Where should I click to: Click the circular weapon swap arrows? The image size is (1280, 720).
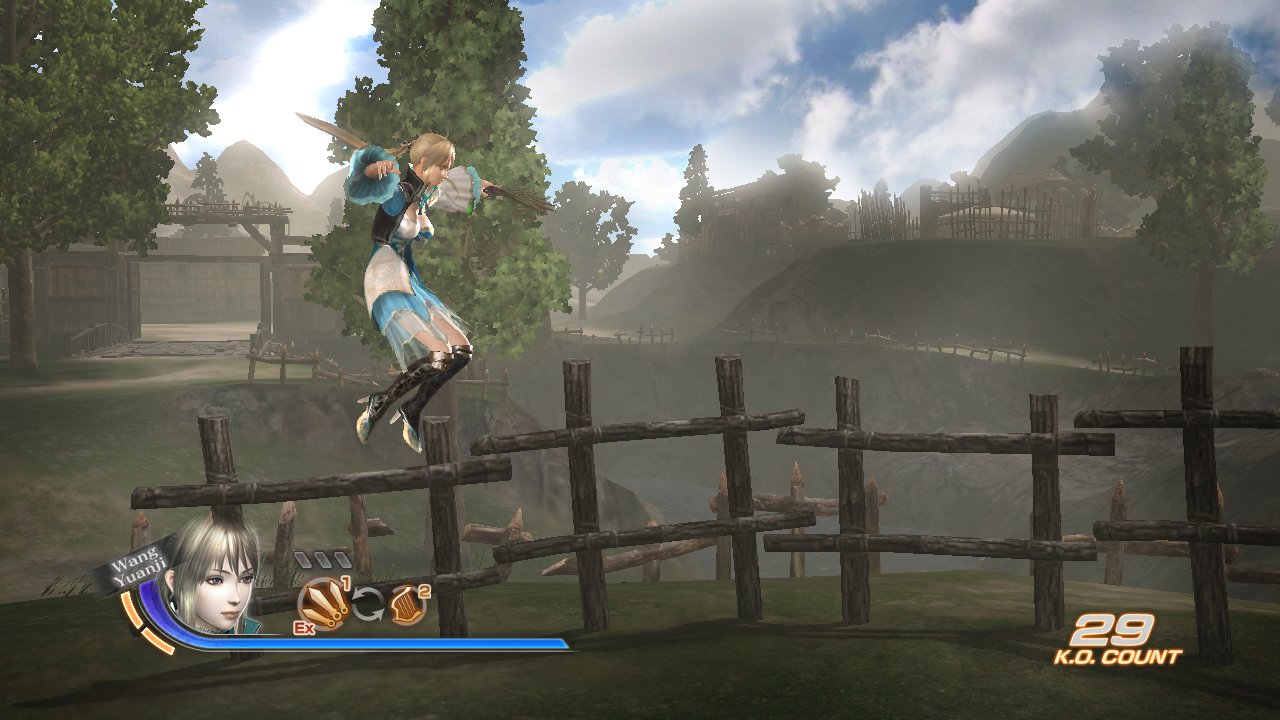tap(369, 603)
